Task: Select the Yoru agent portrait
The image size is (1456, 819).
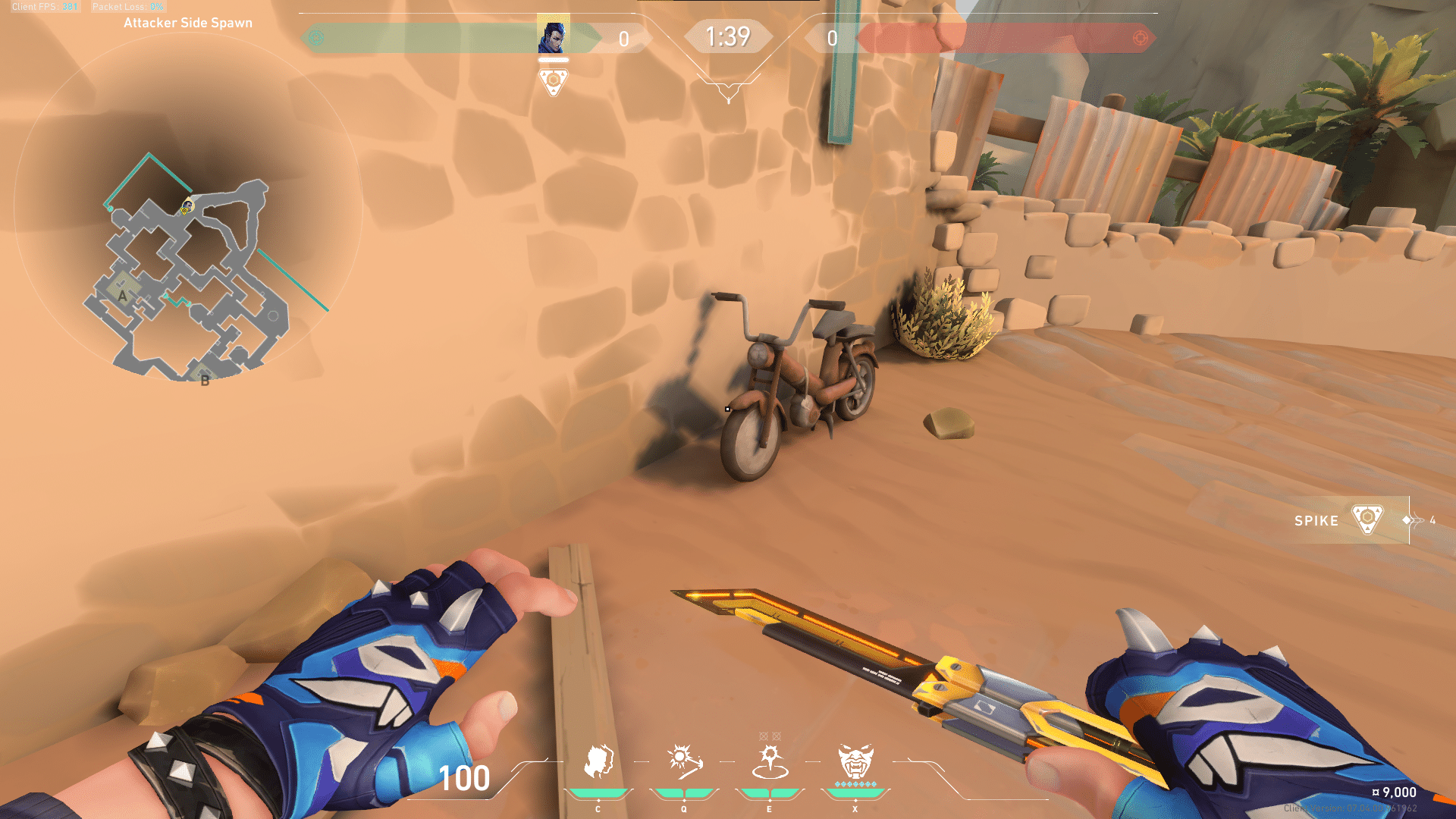Action: [554, 35]
